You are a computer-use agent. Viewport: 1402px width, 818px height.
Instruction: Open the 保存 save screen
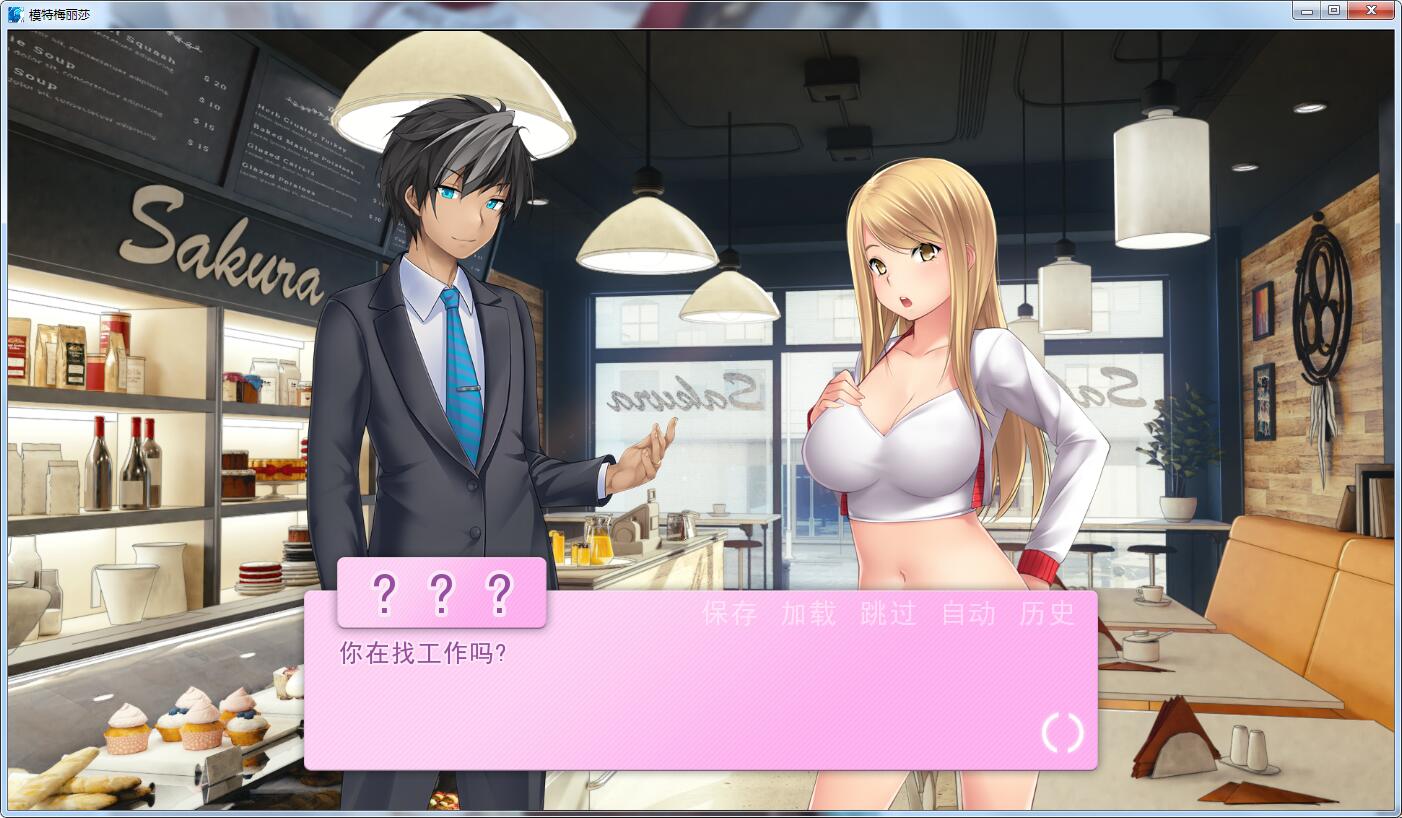click(729, 615)
